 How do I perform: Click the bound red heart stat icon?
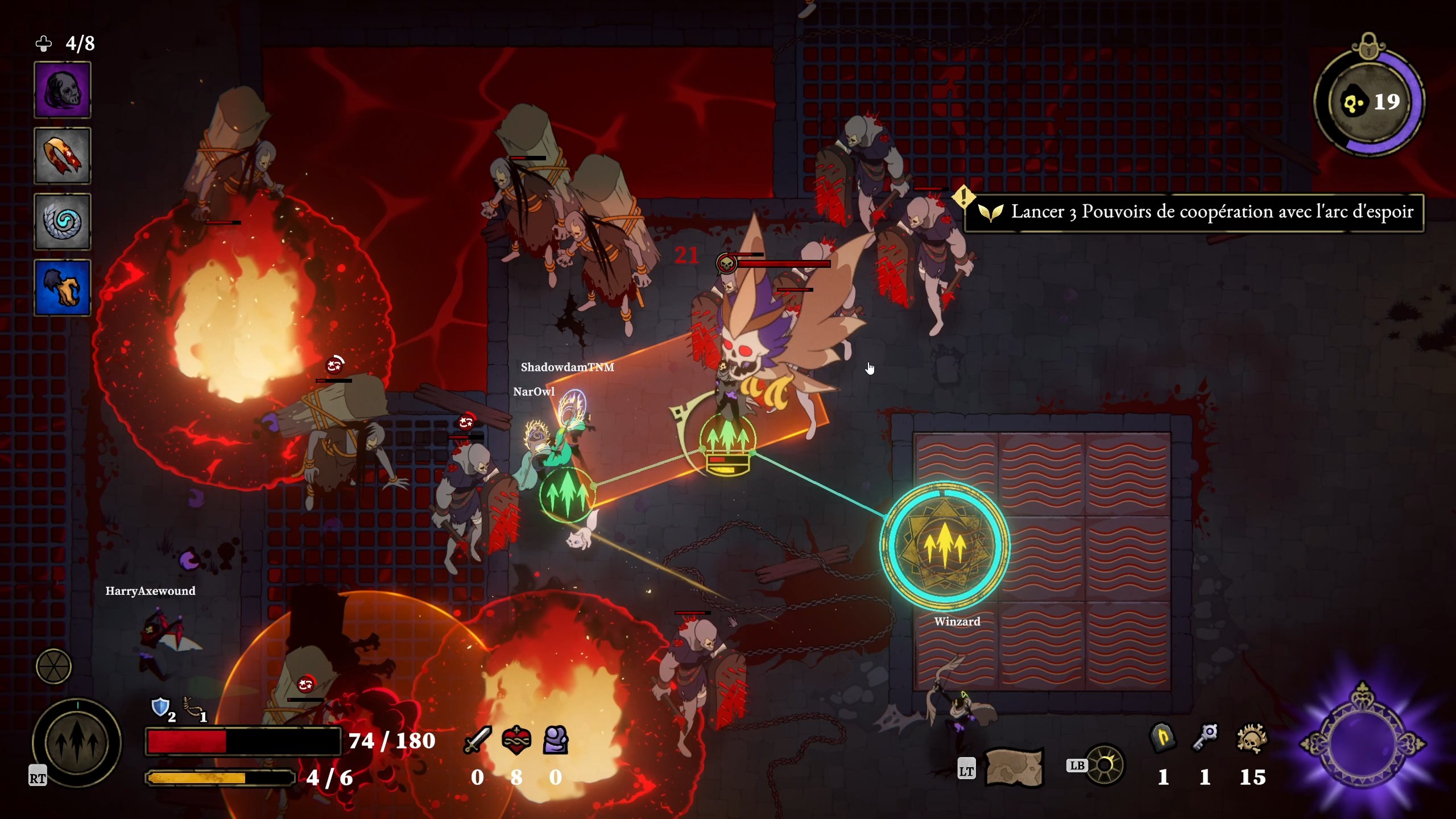tap(516, 740)
